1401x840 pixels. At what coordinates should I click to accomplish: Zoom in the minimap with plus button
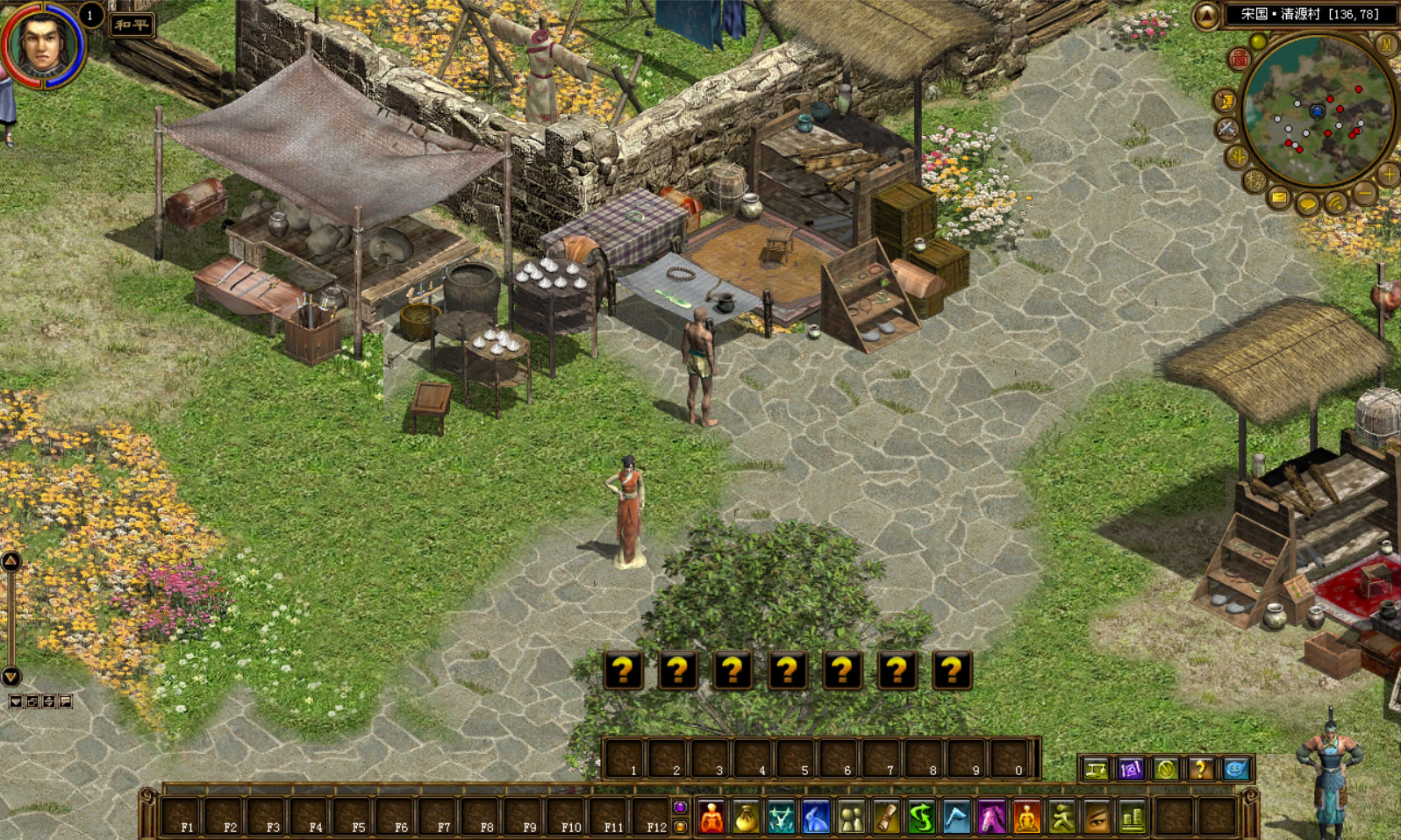[x=1388, y=174]
